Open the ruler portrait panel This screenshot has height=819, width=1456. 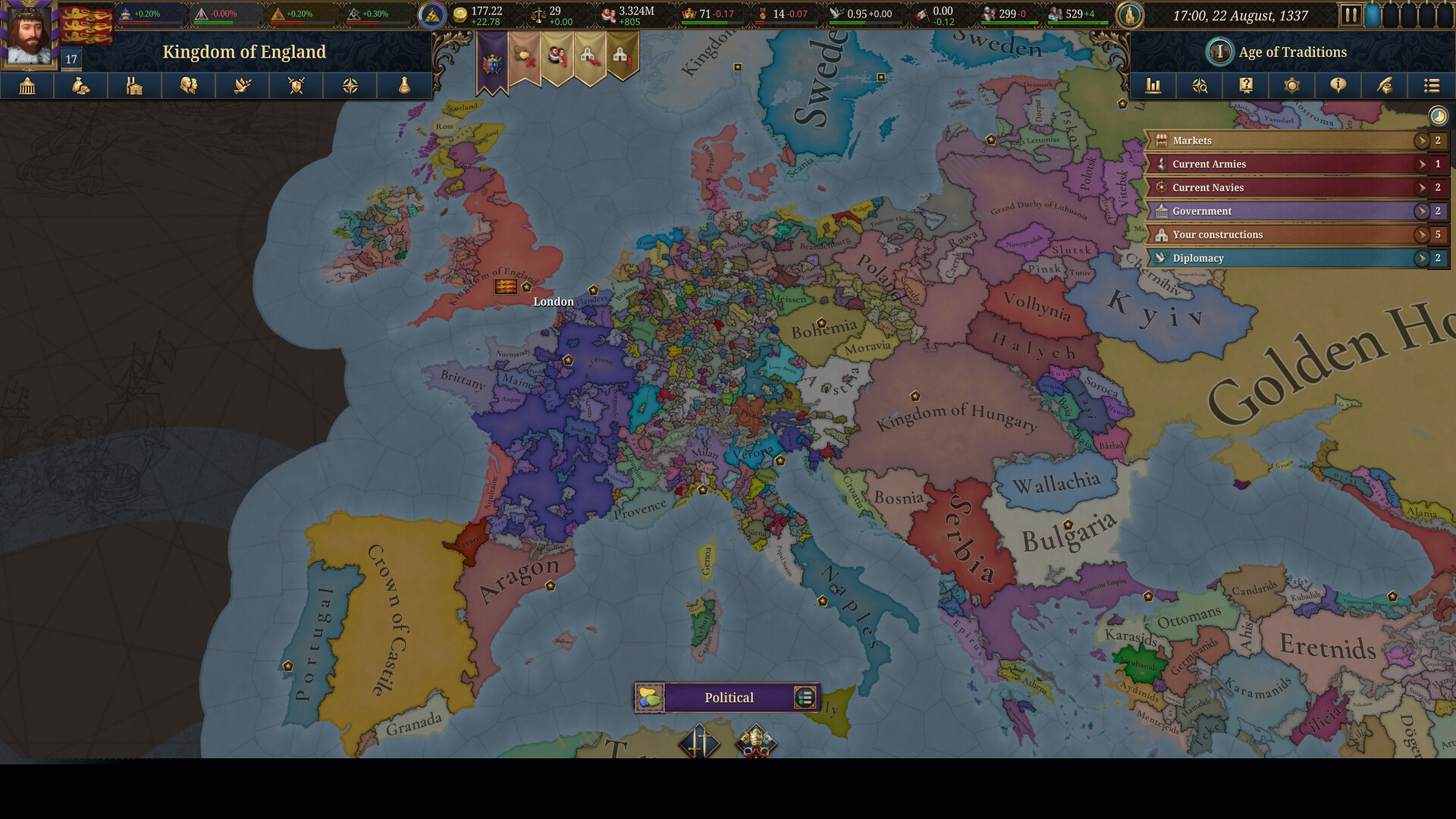pyautogui.click(x=29, y=34)
